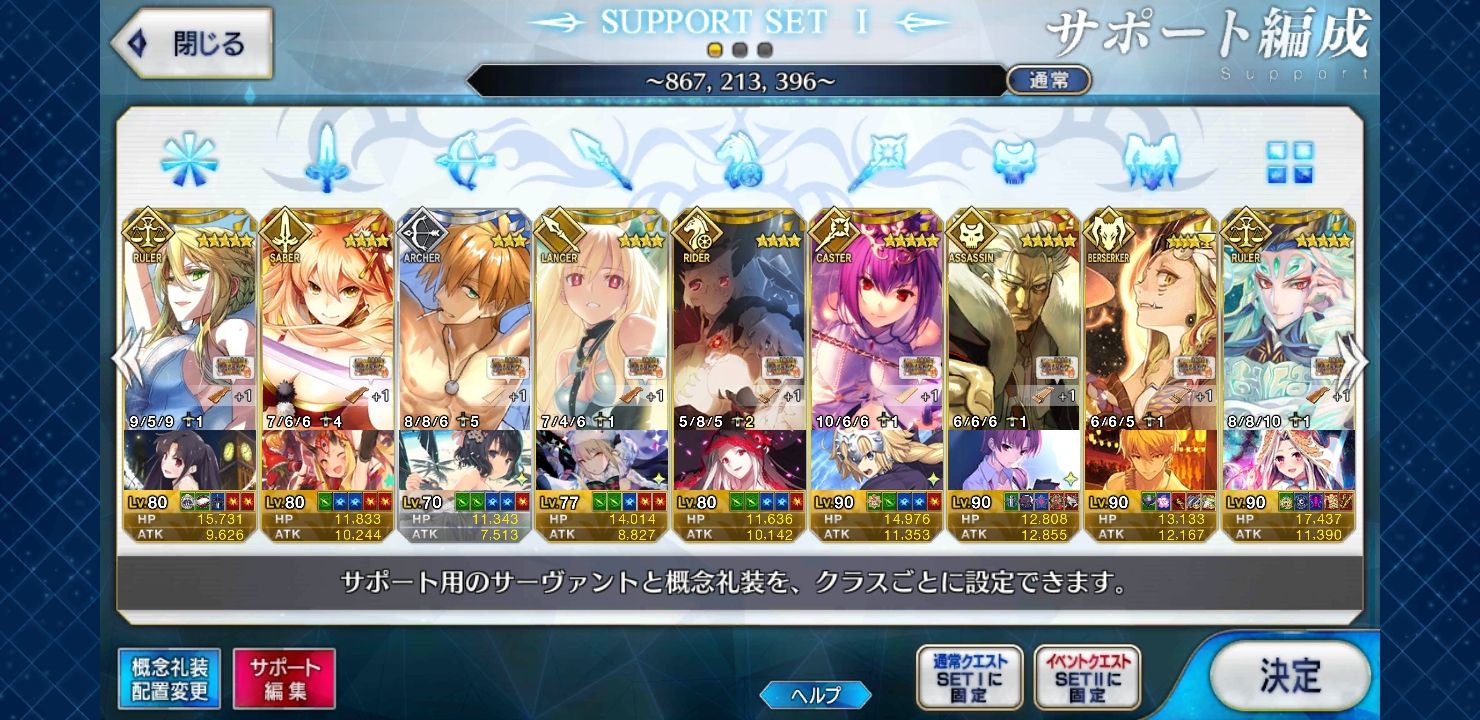Toggle the 通常 mode button
Screen dimensions: 1480x720
(x=1048, y=81)
